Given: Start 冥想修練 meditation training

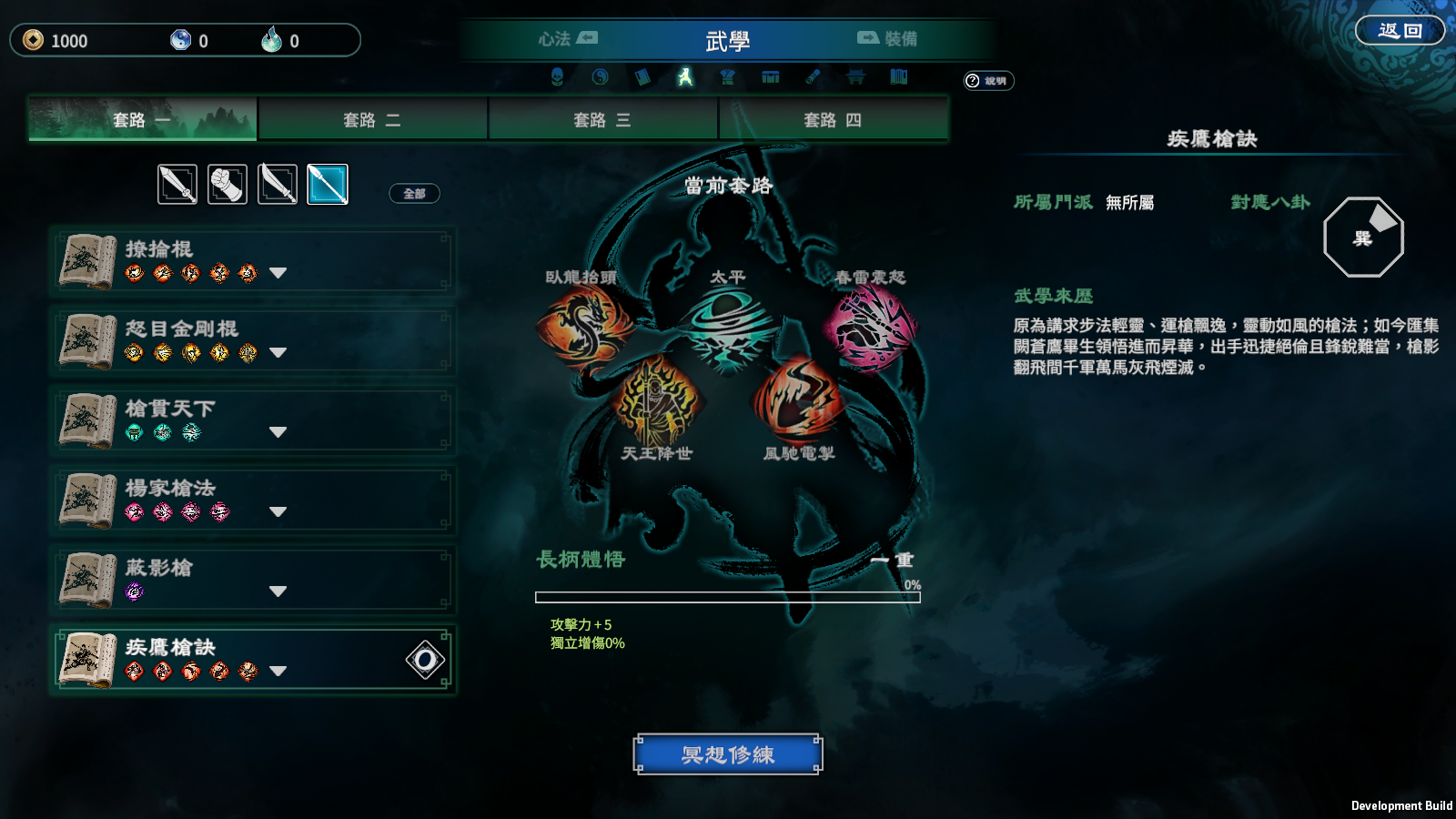Looking at the screenshot, I should pos(728,754).
